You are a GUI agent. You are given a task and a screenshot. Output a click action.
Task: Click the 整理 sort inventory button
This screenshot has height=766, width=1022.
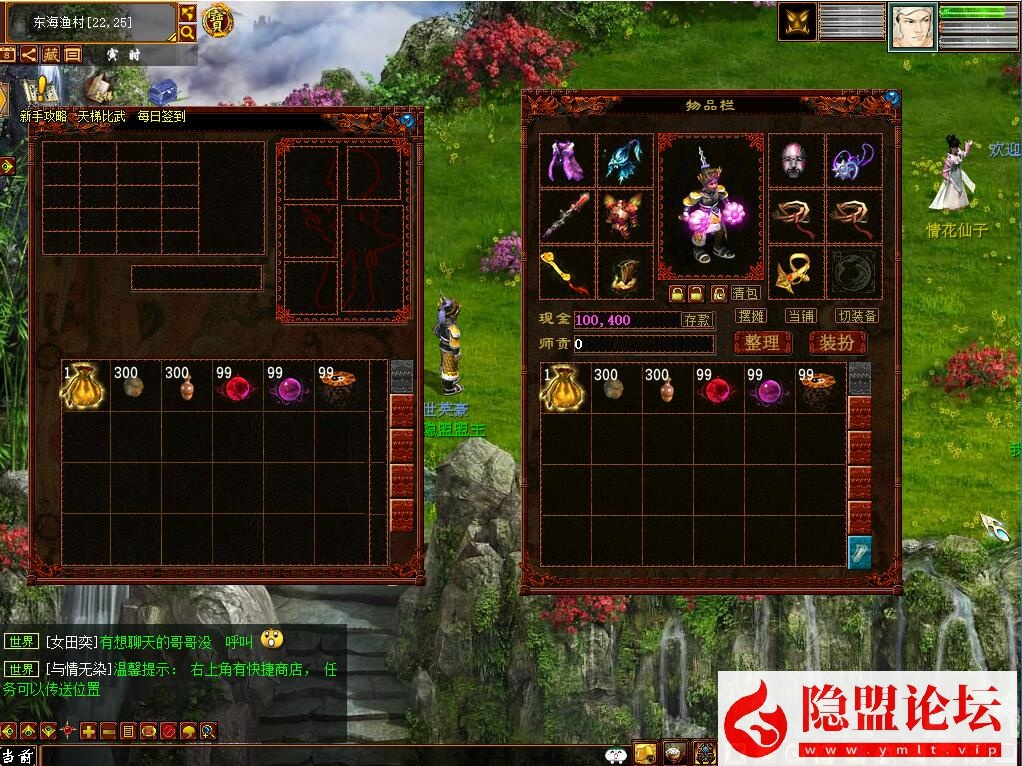tap(762, 343)
